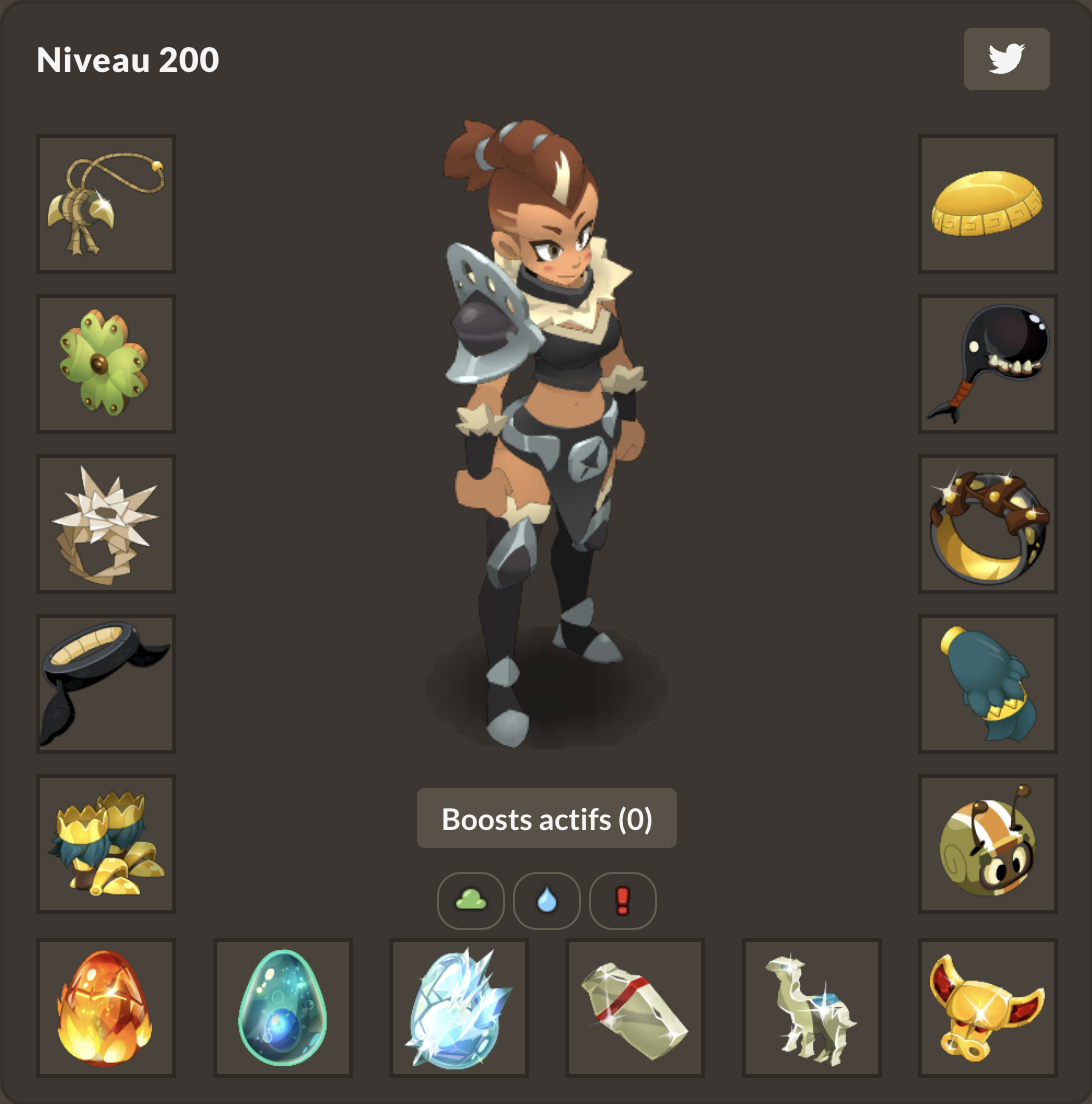Screen dimensions: 1092x1104
Task: Click the black and gold ring slot
Action: click(x=988, y=524)
